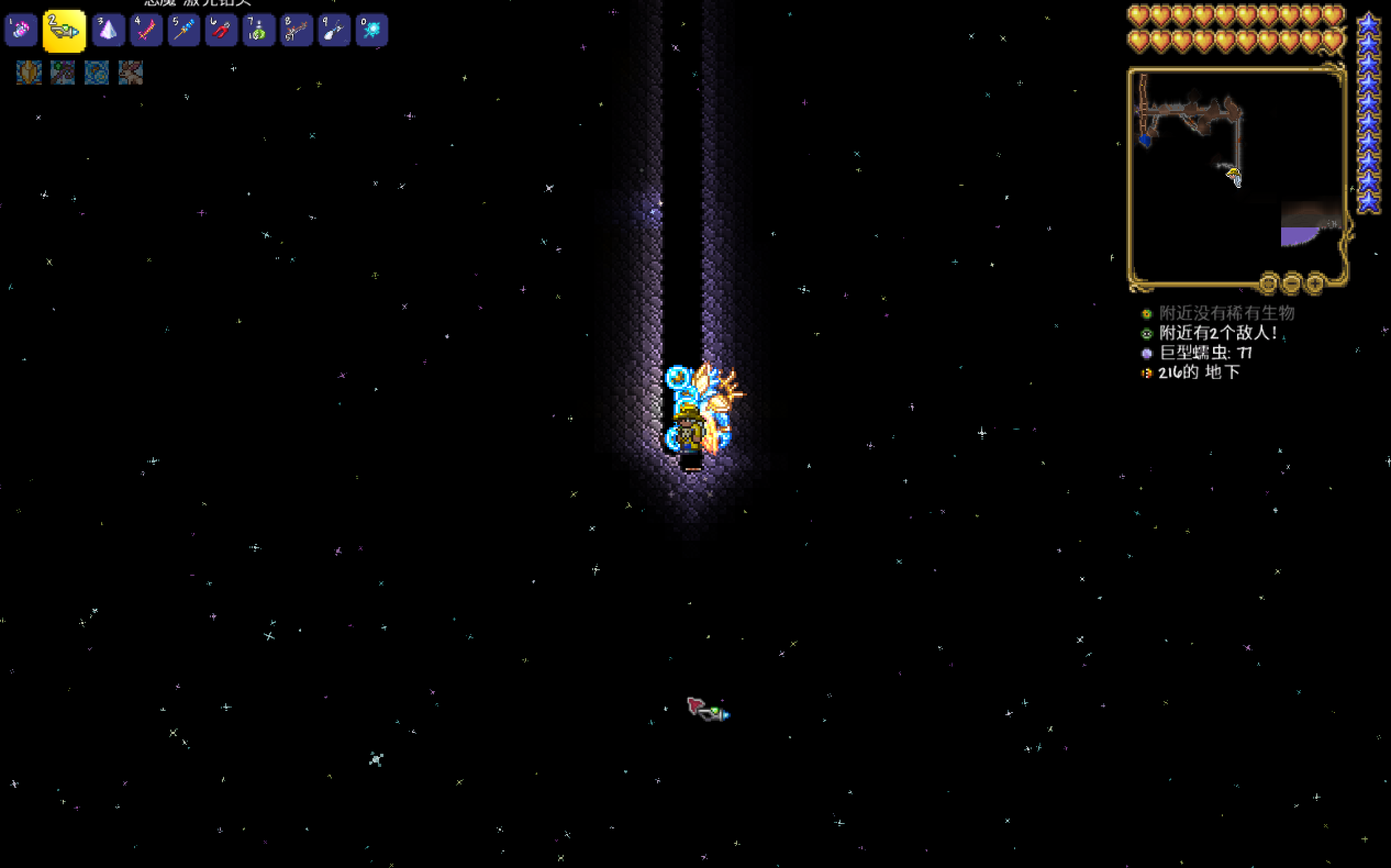Pick the red wire cutter in slot 6
Screen dimensions: 1391x868
point(221,30)
